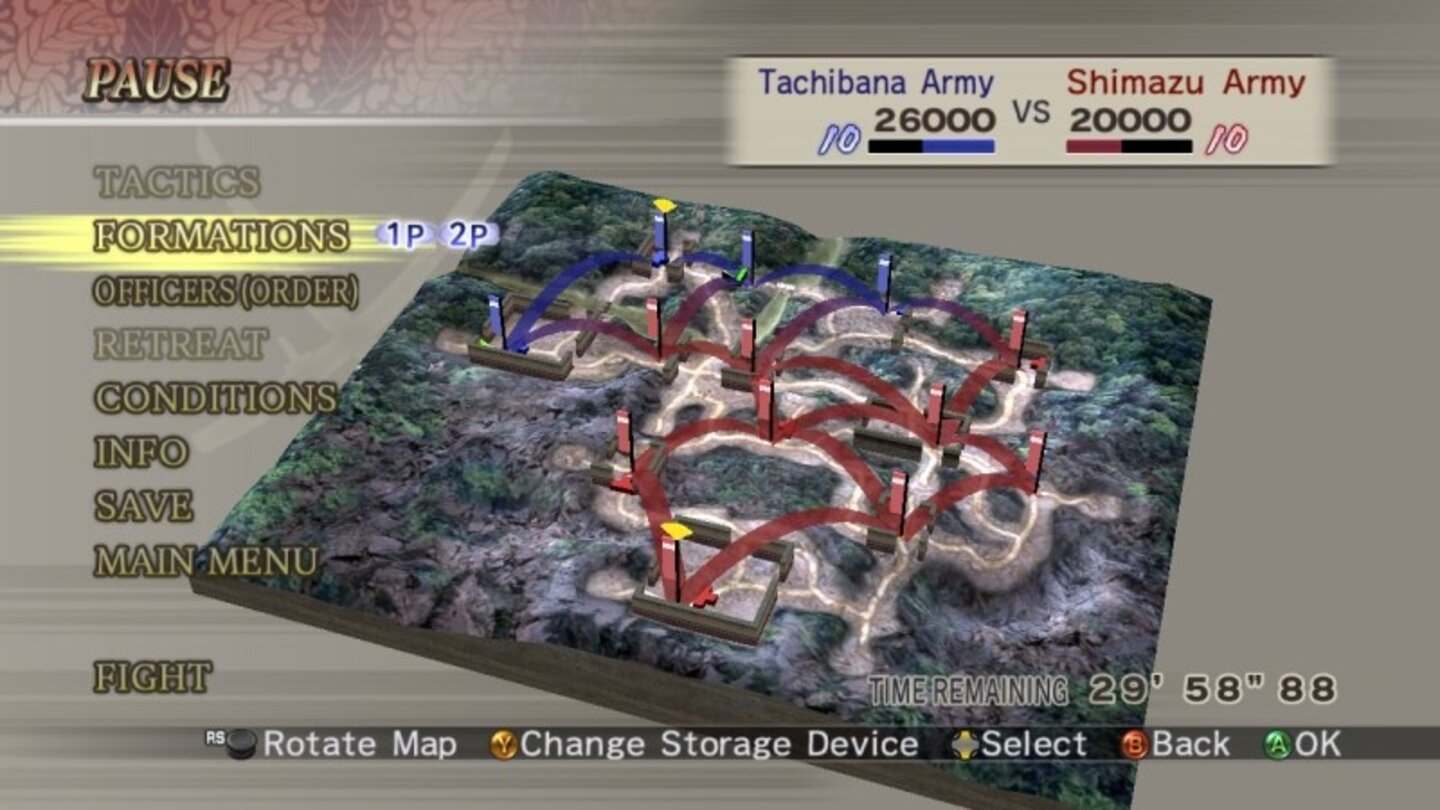Click the D-pad Select icon on the bottom bar
1440x810 pixels.
(x=967, y=745)
